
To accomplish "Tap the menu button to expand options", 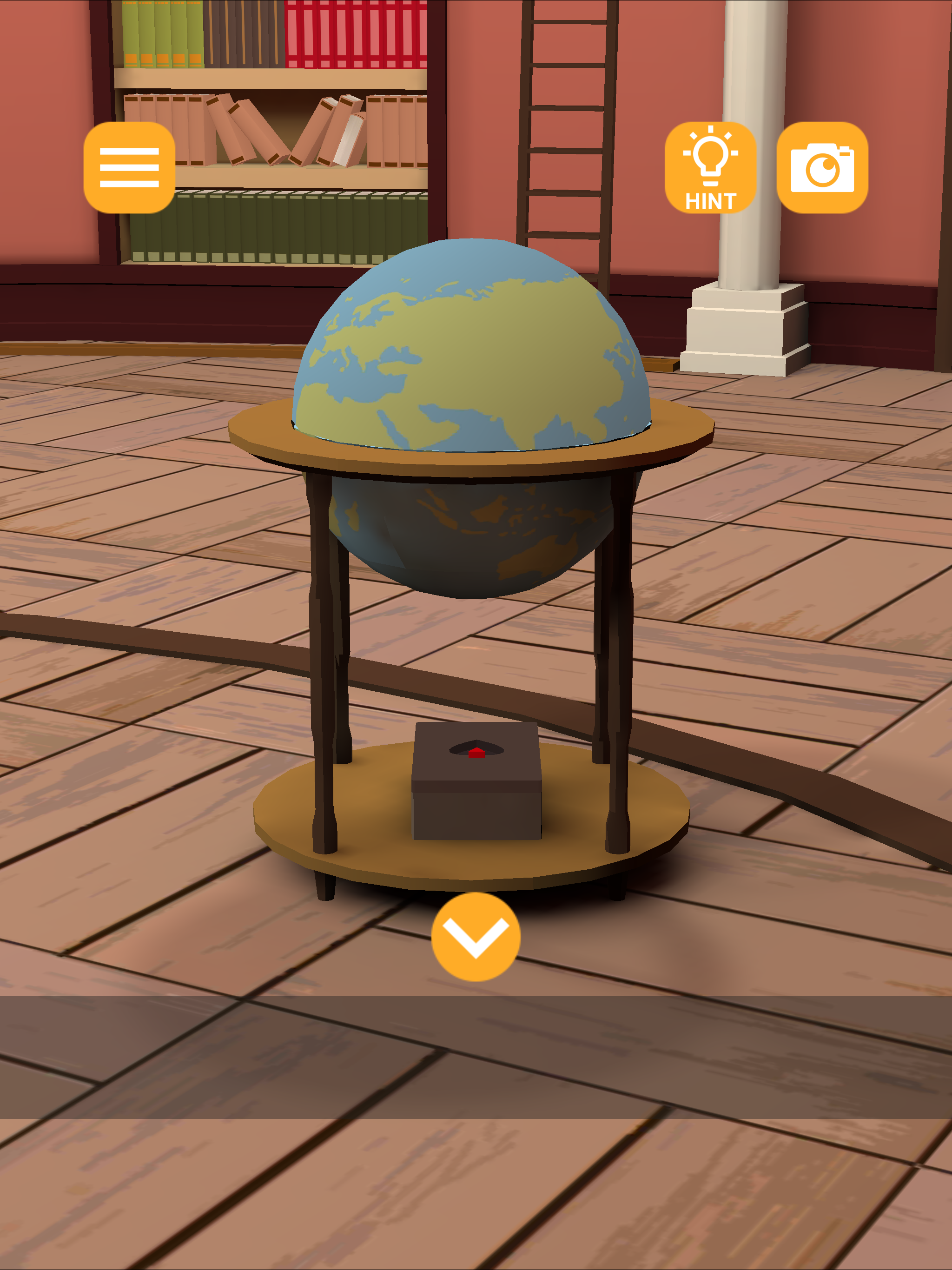I will 129,168.
